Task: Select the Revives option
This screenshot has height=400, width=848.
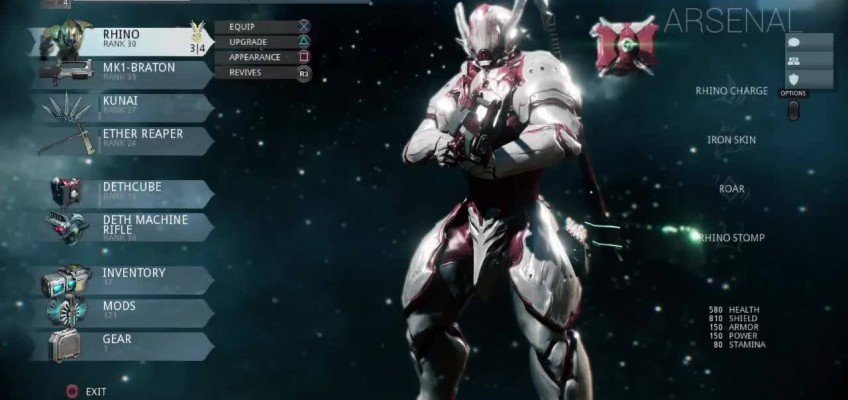Action: click(x=264, y=73)
